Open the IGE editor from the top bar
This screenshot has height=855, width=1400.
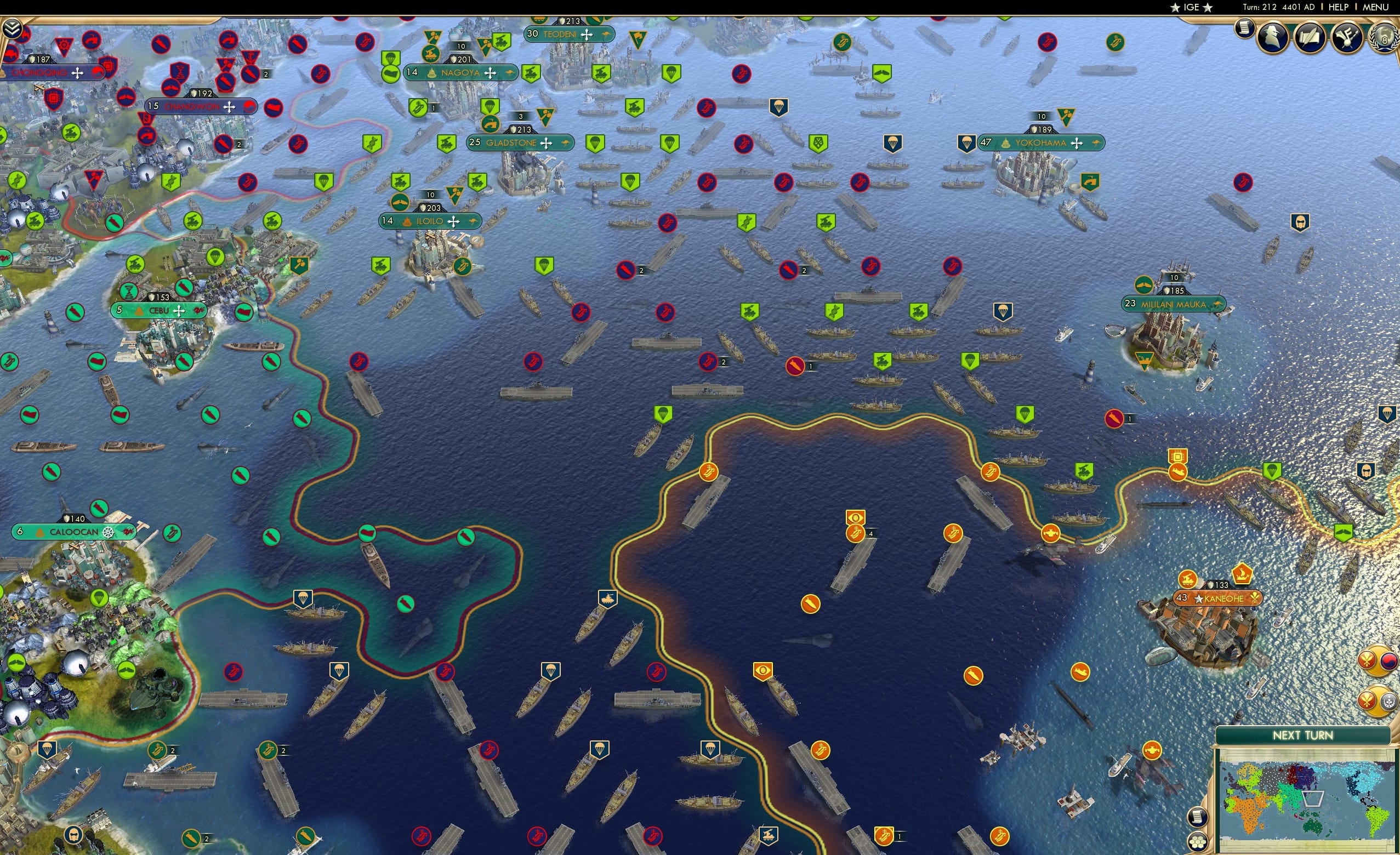[1191, 7]
